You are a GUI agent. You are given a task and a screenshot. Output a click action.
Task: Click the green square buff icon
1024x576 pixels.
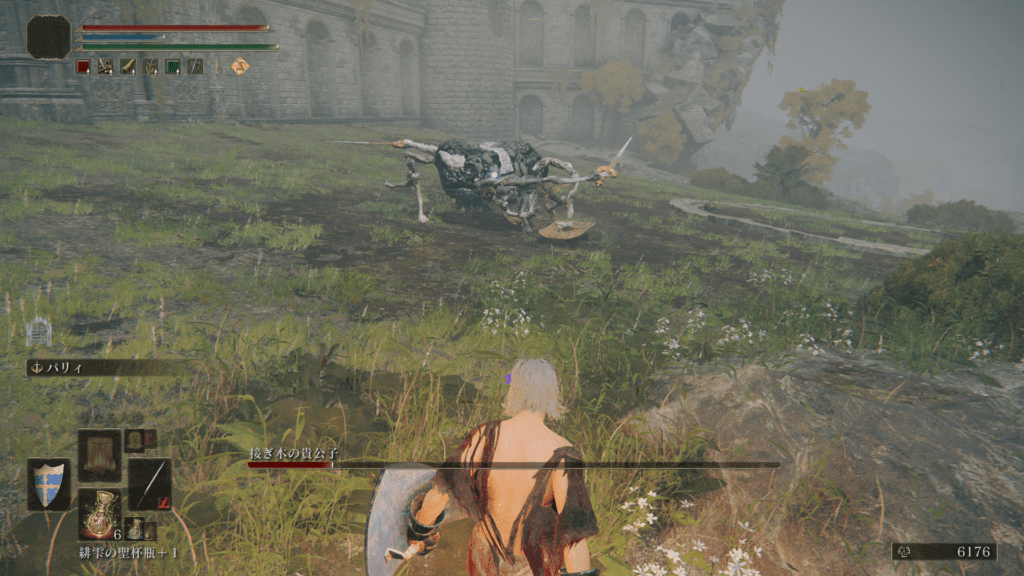[x=172, y=66]
